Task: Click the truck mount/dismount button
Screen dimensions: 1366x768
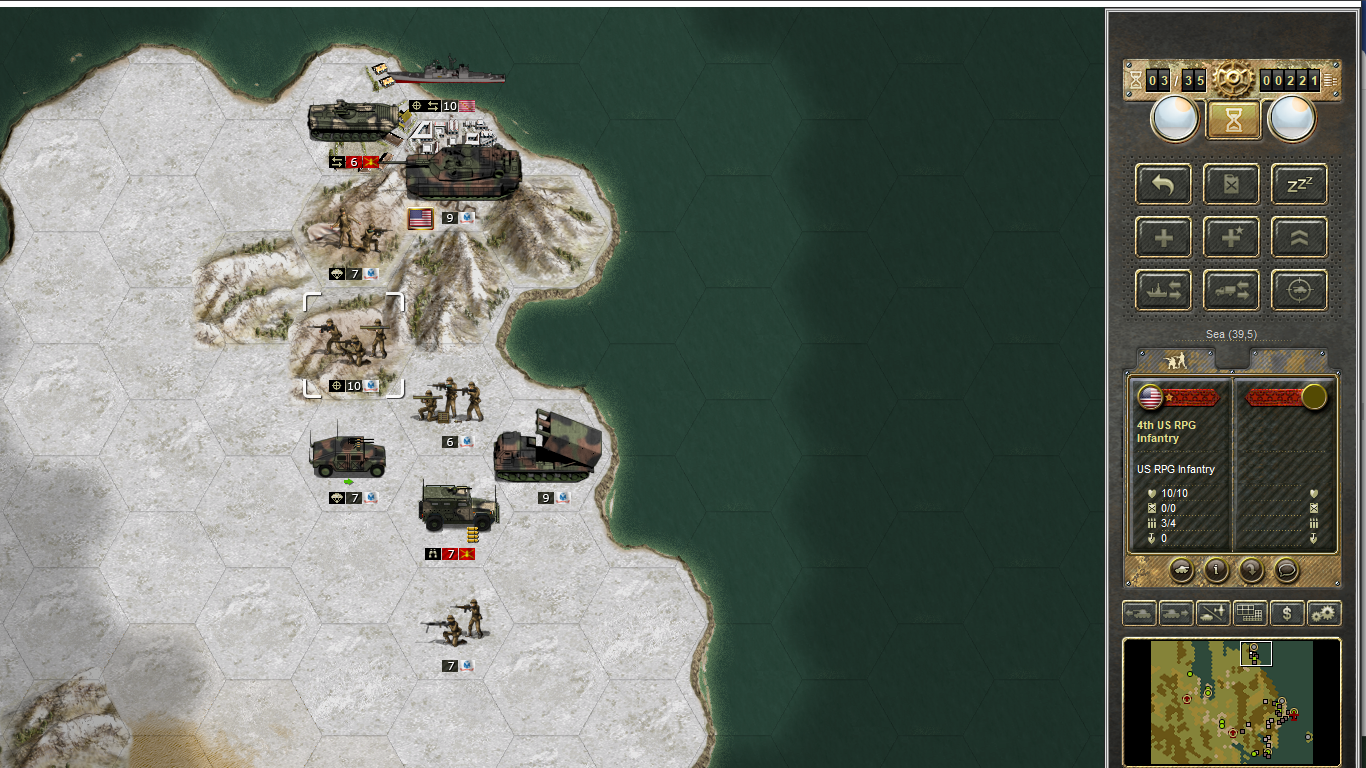Action: point(1231,290)
